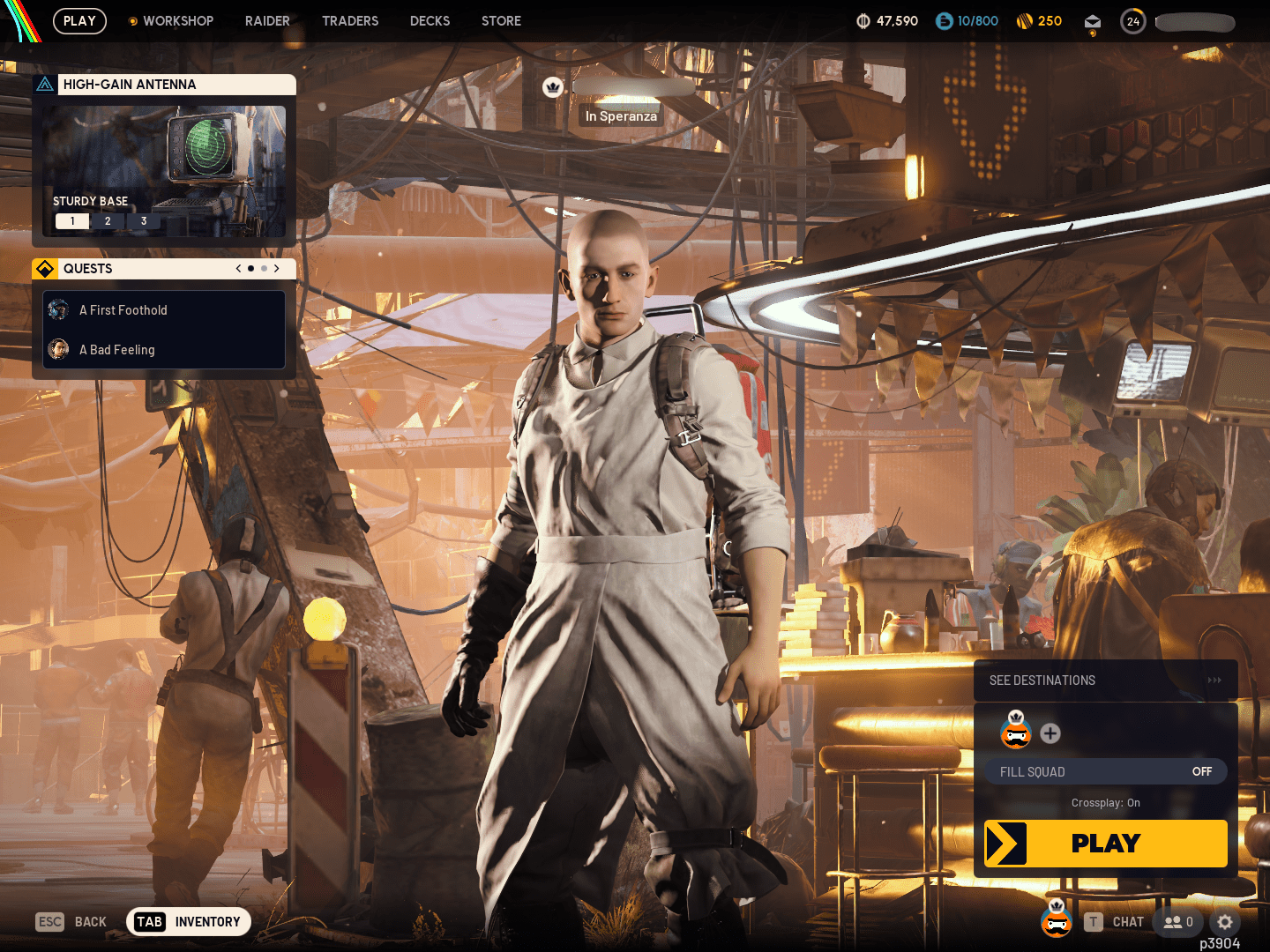Image resolution: width=1270 pixels, height=952 pixels.
Task: Click the squad members counter icon showing 0
Action: [x=1178, y=922]
